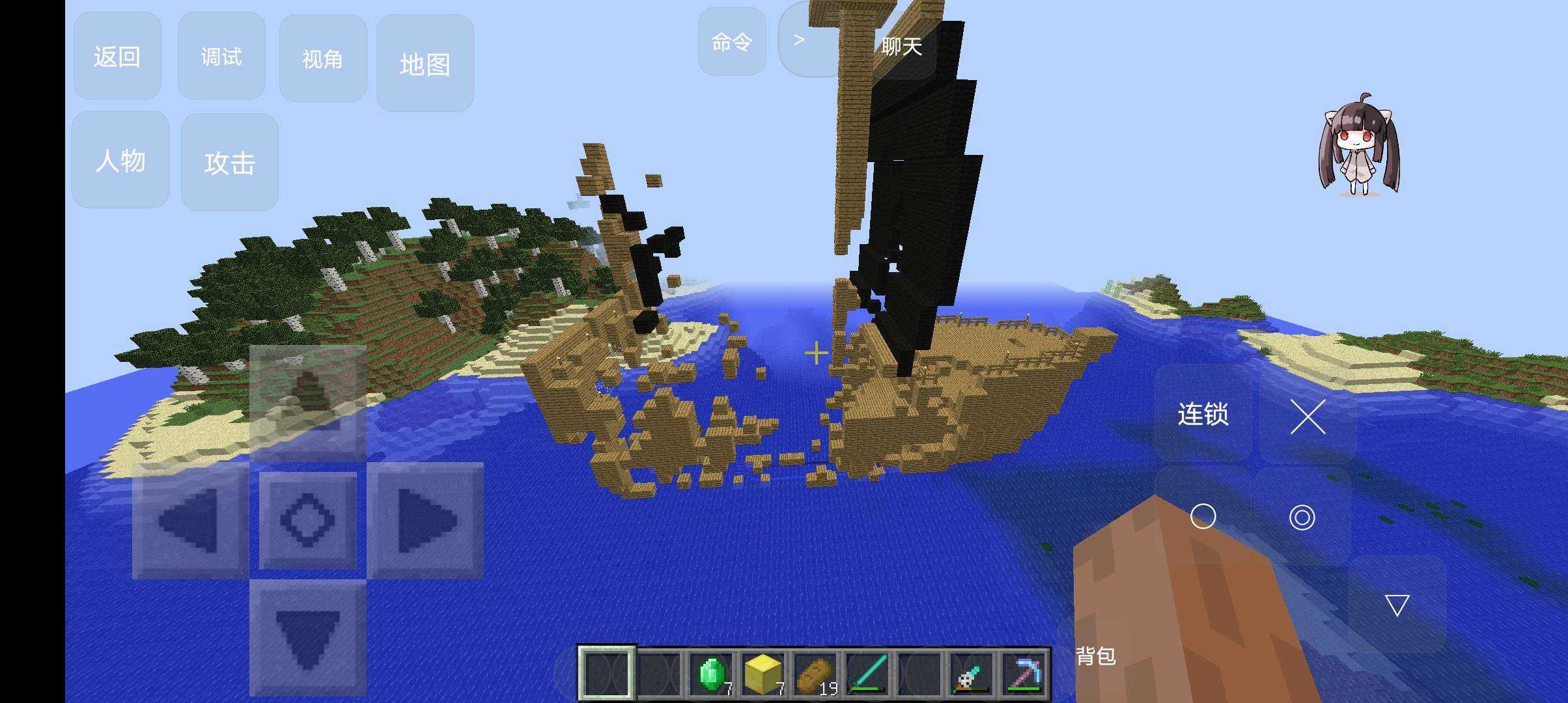Open the 调试 debug panel
Image resolution: width=1568 pixels, height=703 pixels.
[221, 57]
